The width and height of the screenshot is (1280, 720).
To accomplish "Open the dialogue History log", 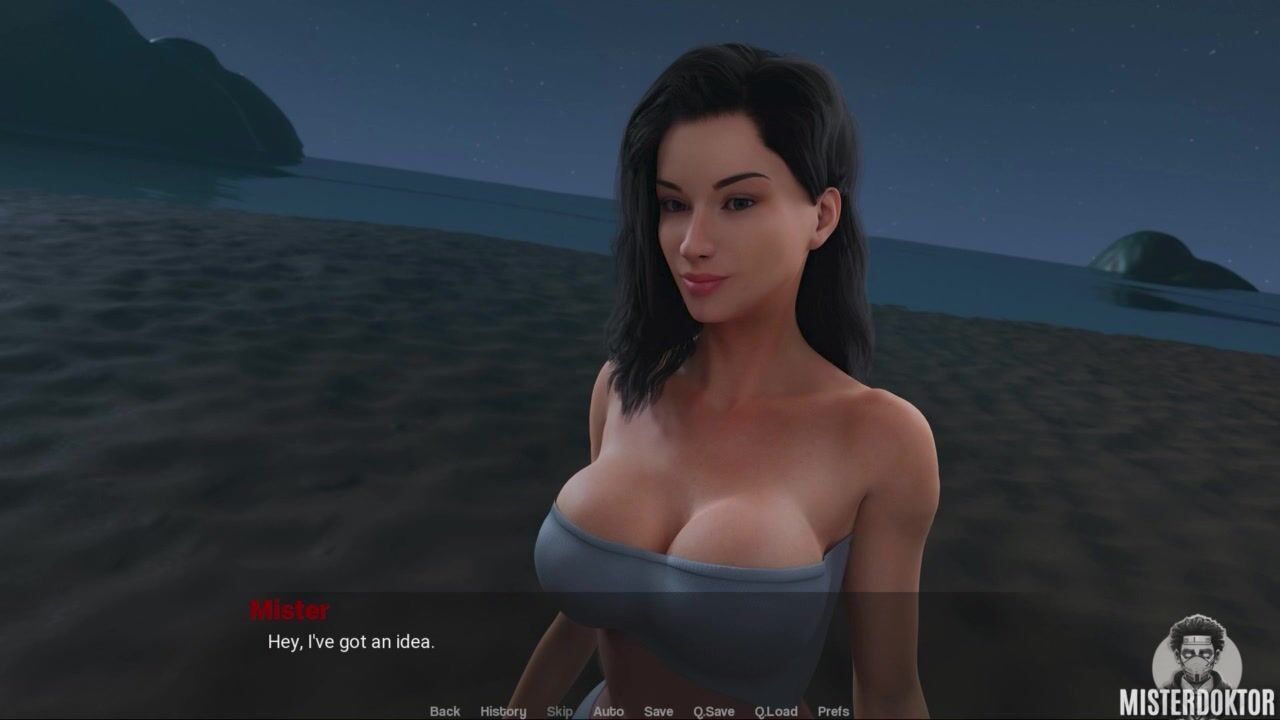I will (x=503, y=711).
